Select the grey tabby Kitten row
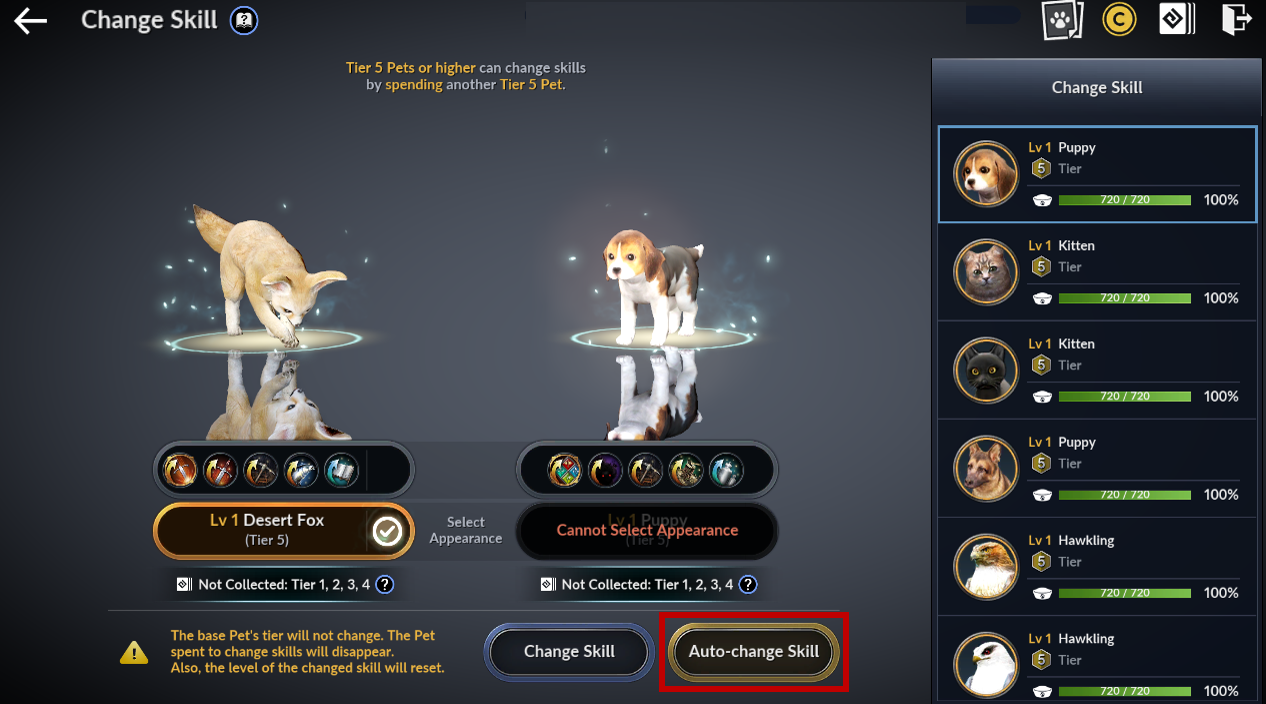 1097,272
